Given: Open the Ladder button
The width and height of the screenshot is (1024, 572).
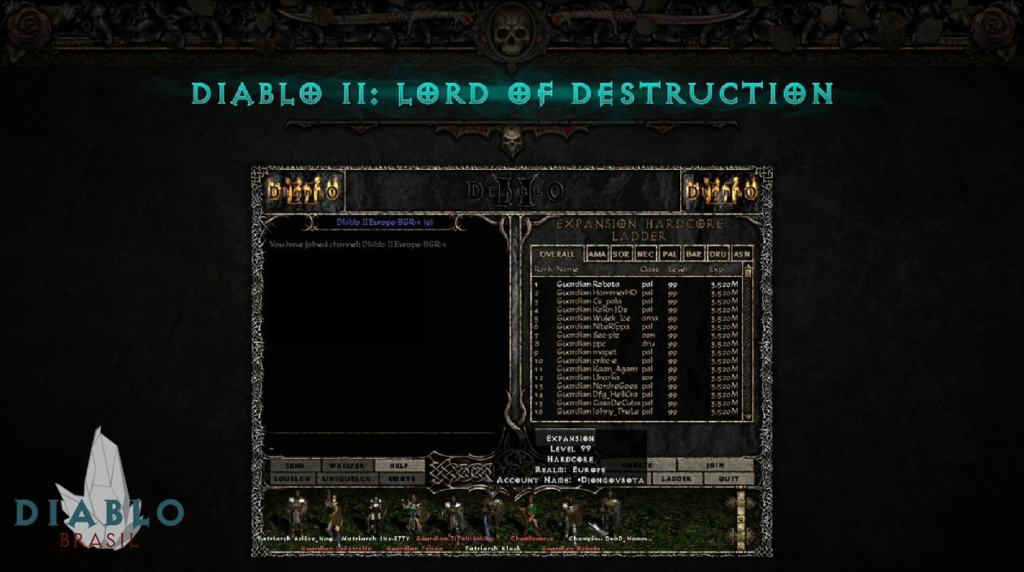Looking at the screenshot, I should 677,479.
